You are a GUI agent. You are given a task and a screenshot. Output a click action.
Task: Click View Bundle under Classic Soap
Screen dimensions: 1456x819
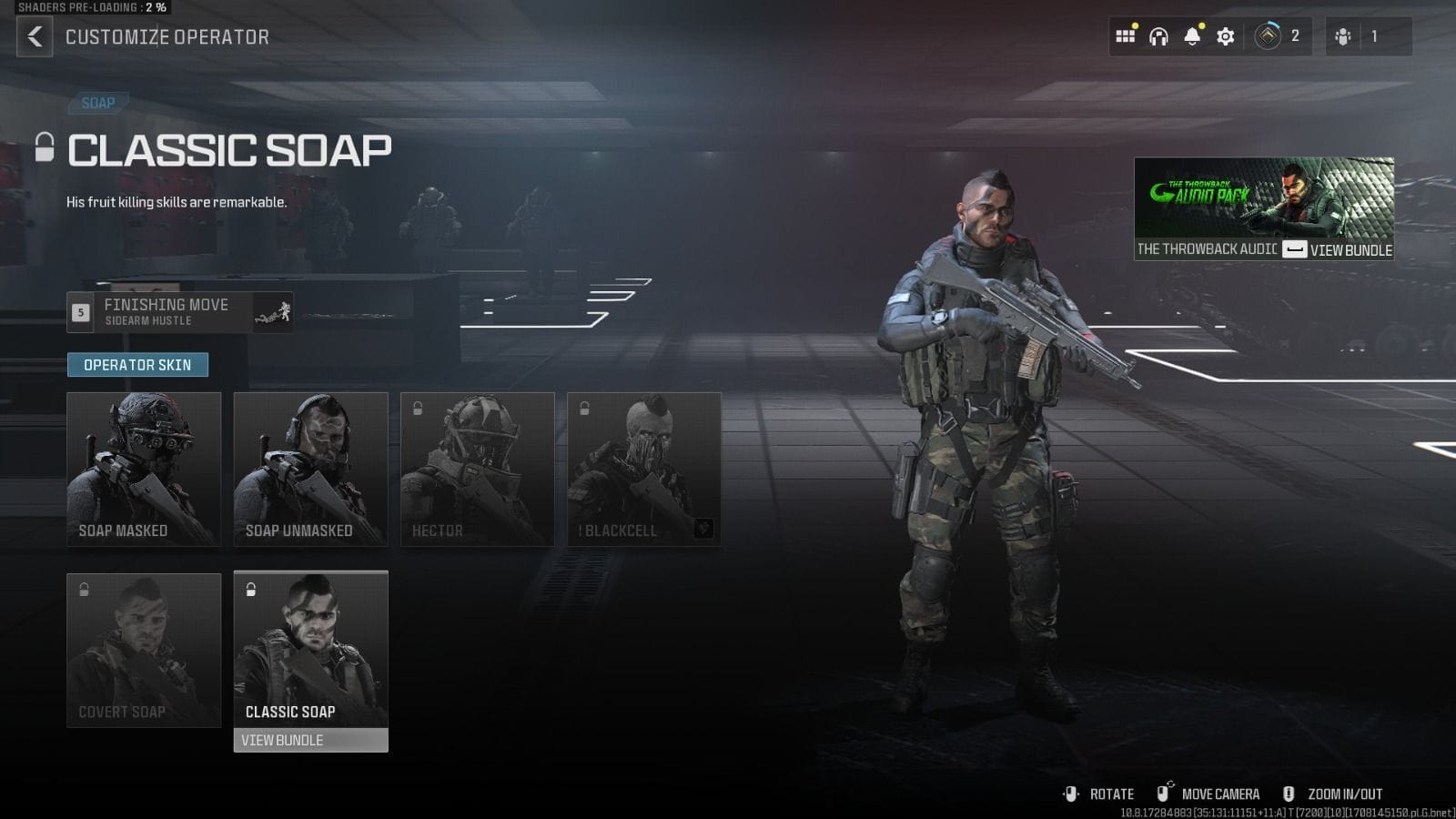tap(310, 740)
